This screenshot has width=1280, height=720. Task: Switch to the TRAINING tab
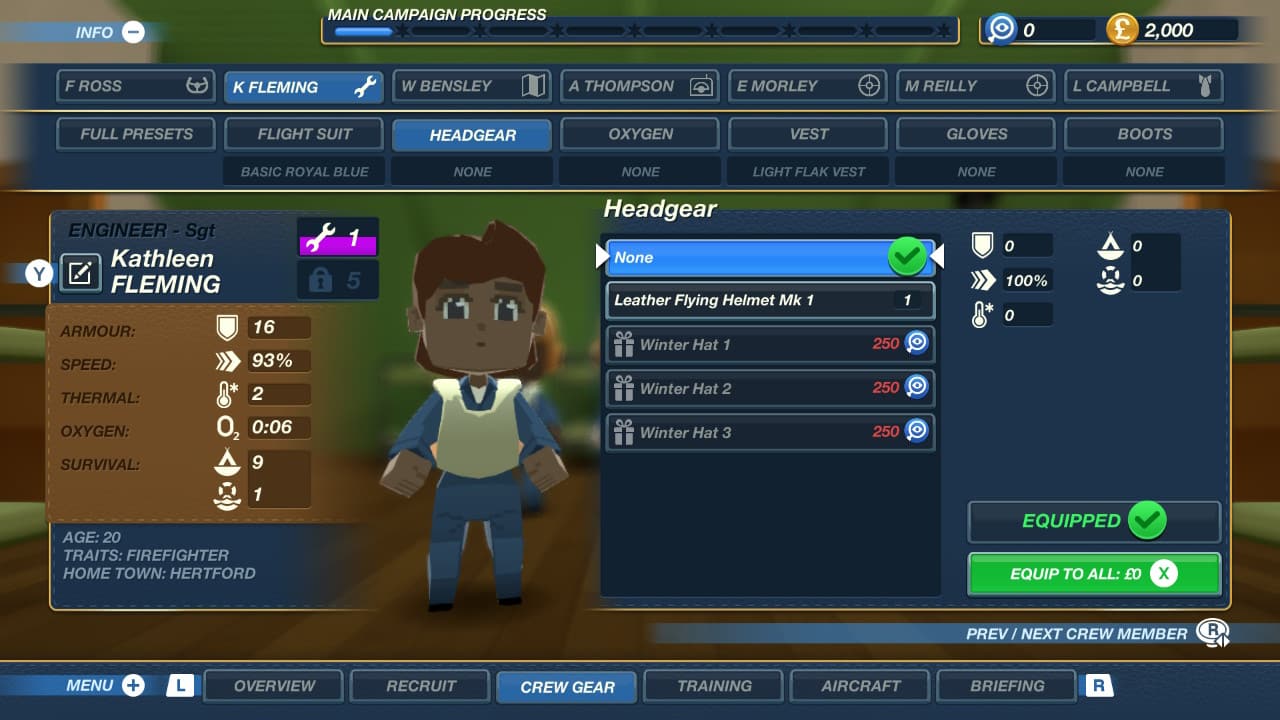pyautogui.click(x=713, y=686)
